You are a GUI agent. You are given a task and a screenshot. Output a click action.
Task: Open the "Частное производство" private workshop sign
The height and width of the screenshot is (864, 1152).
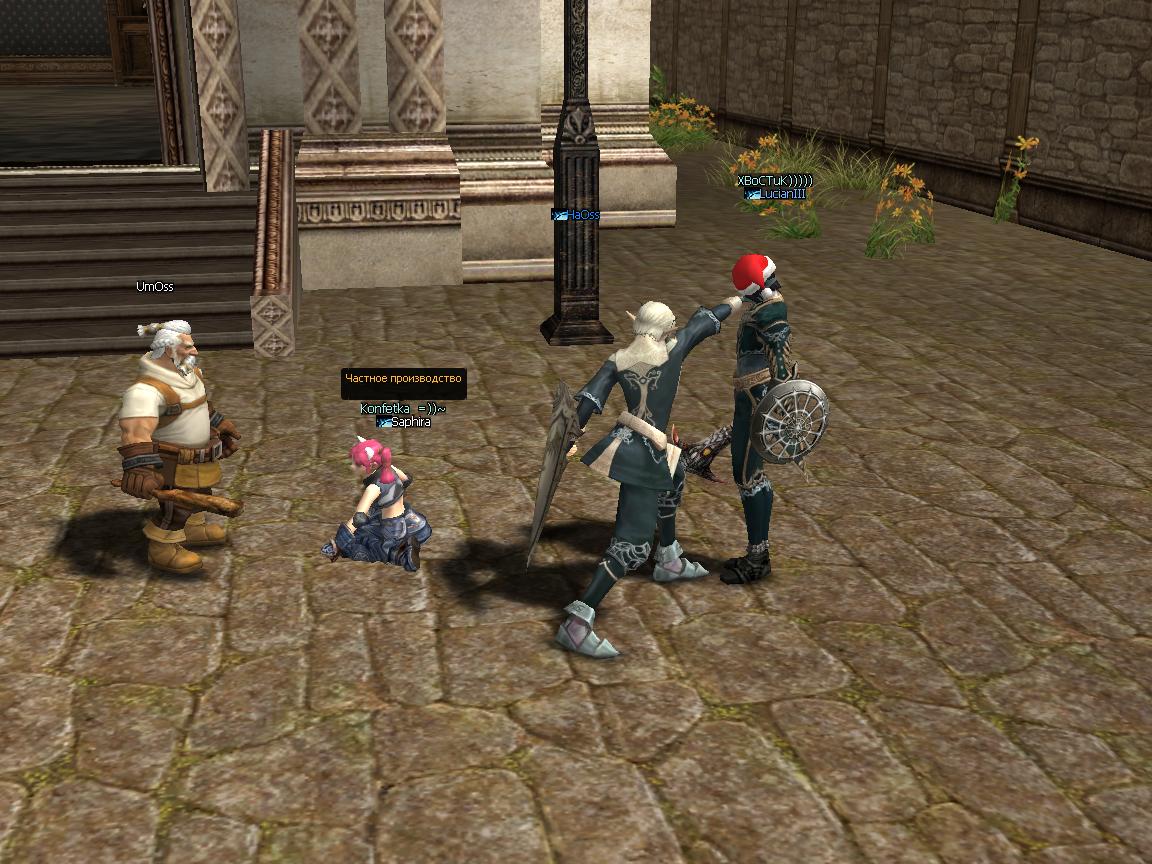click(403, 379)
